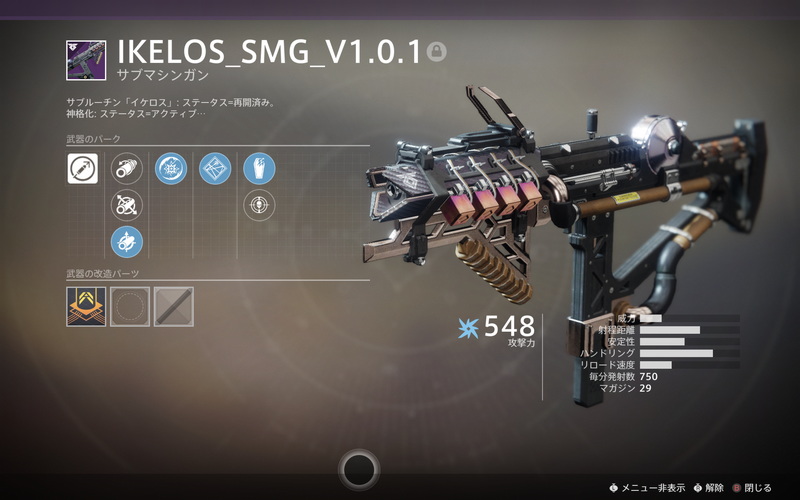Open the diagonal-bar shader slot
Viewport: 800px width, 500px height.
[173, 307]
